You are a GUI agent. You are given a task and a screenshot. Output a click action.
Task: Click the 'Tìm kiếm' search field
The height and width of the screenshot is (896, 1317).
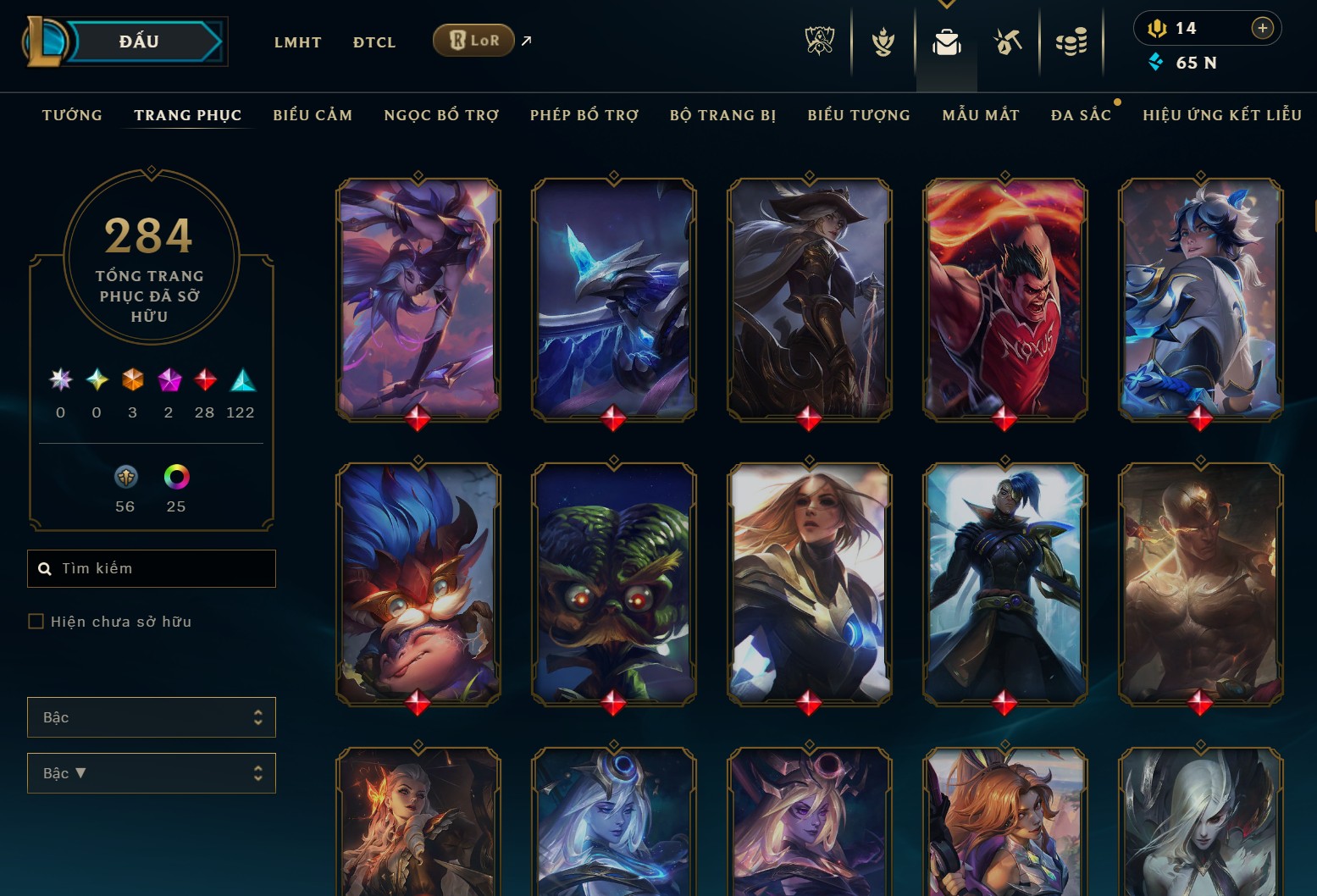coord(151,568)
